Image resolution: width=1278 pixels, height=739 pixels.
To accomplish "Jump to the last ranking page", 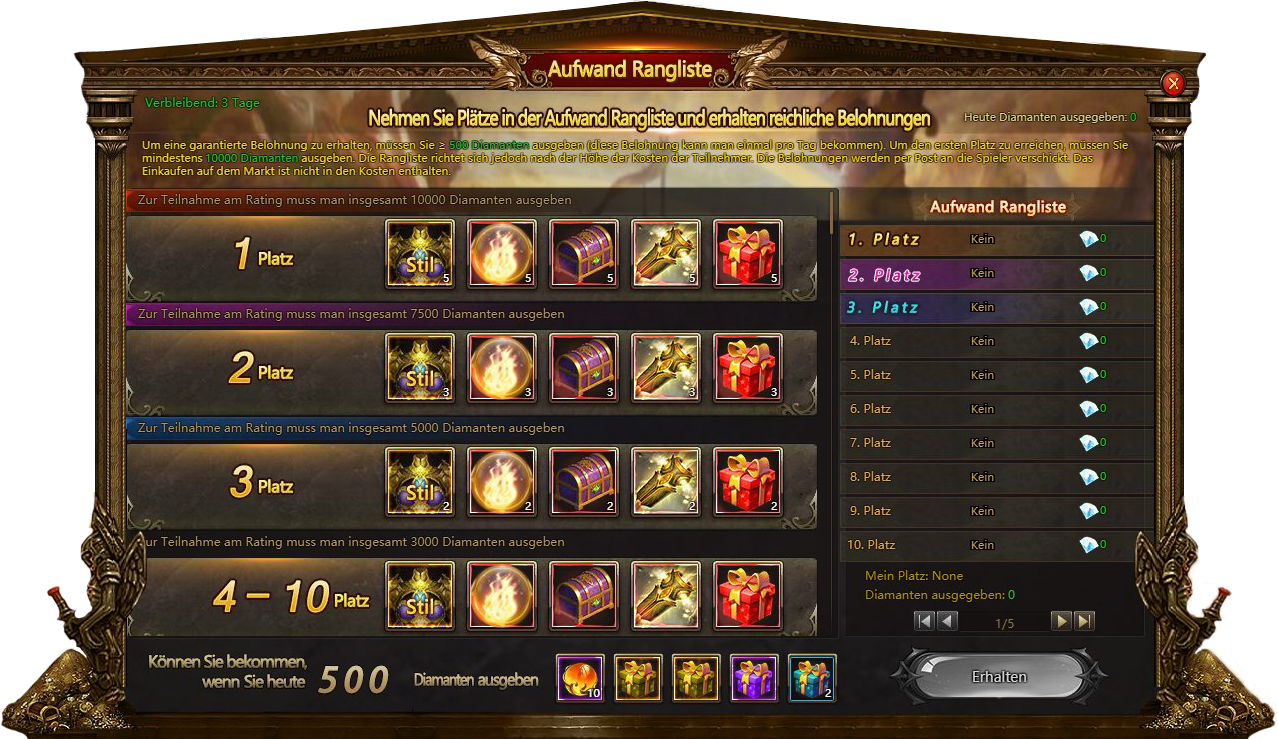I will [x=1085, y=621].
